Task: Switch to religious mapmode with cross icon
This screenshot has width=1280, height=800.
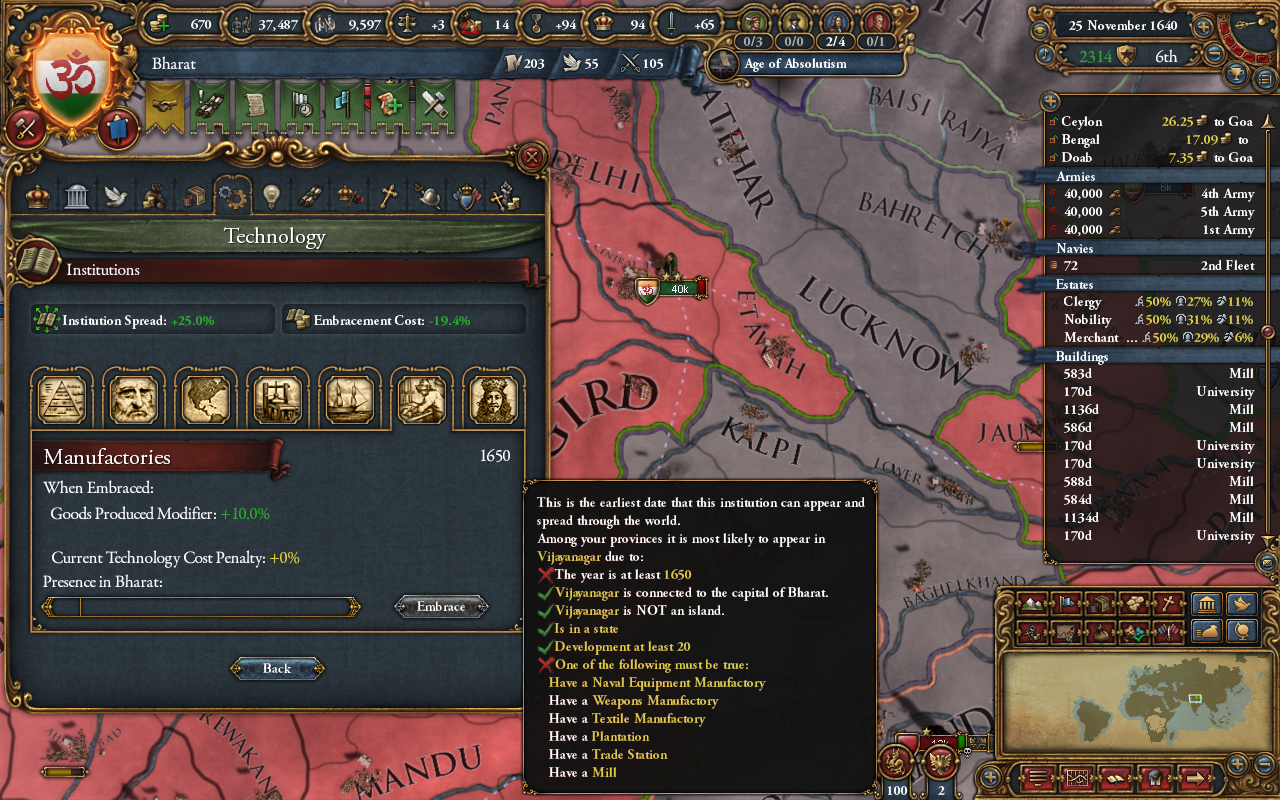Action: (x=1168, y=603)
